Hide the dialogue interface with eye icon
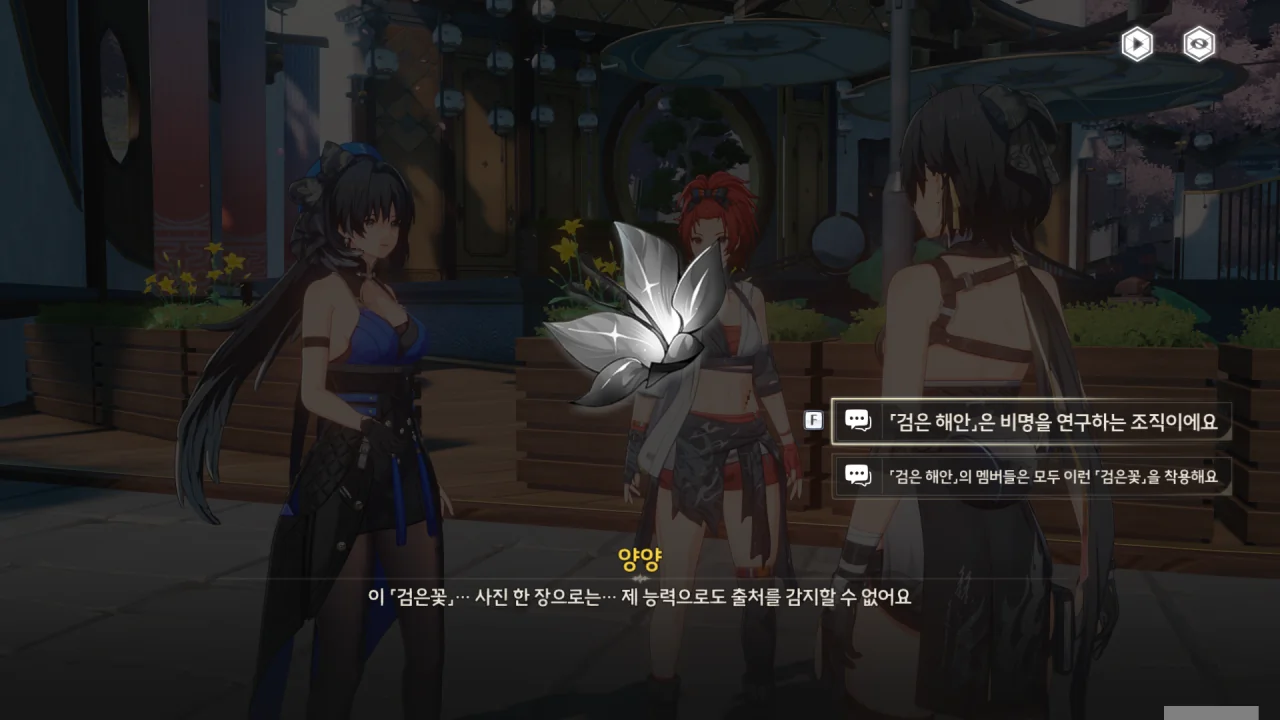This screenshot has width=1280, height=720. (x=1199, y=44)
